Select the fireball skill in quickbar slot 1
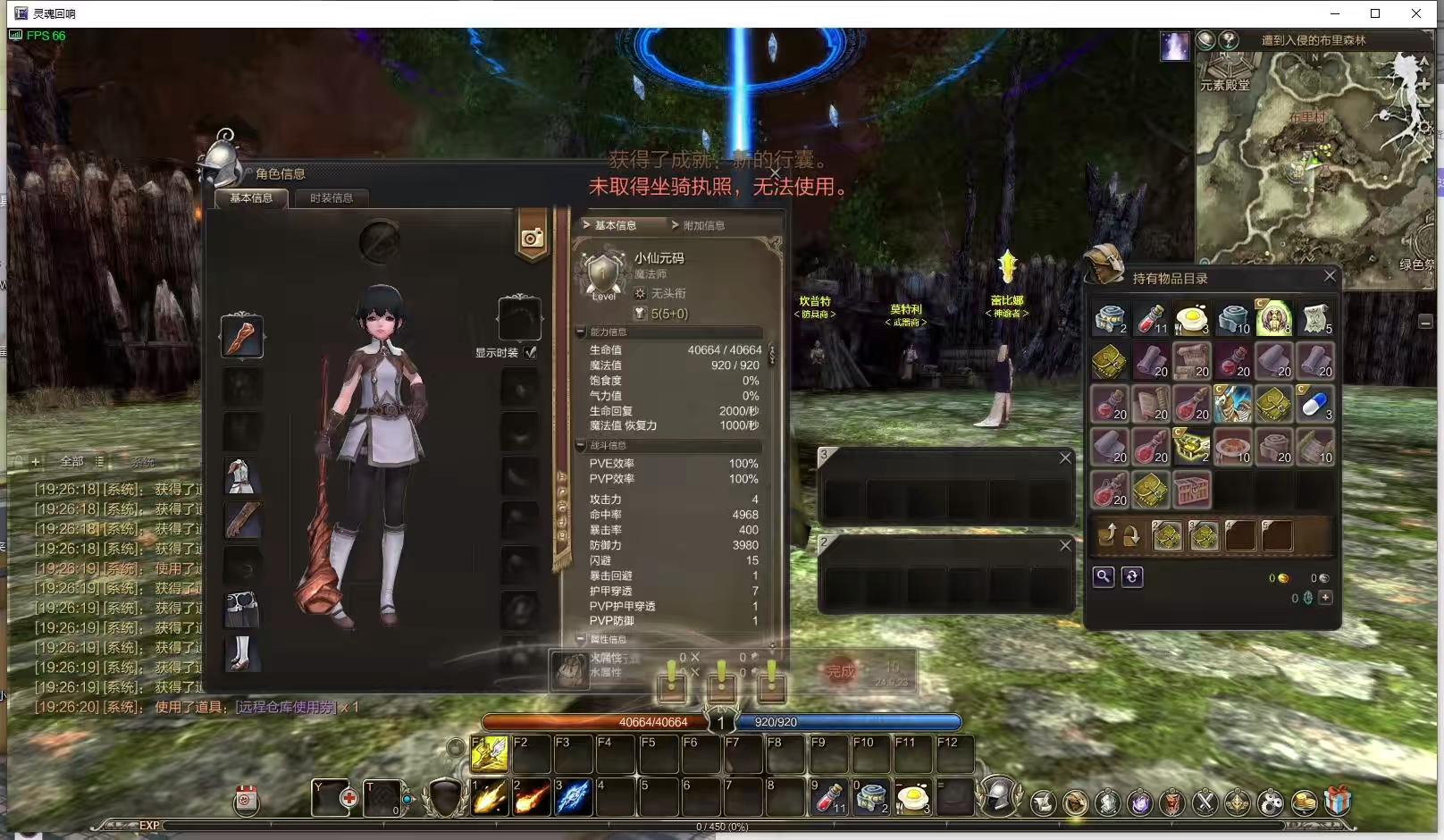 pyautogui.click(x=489, y=797)
